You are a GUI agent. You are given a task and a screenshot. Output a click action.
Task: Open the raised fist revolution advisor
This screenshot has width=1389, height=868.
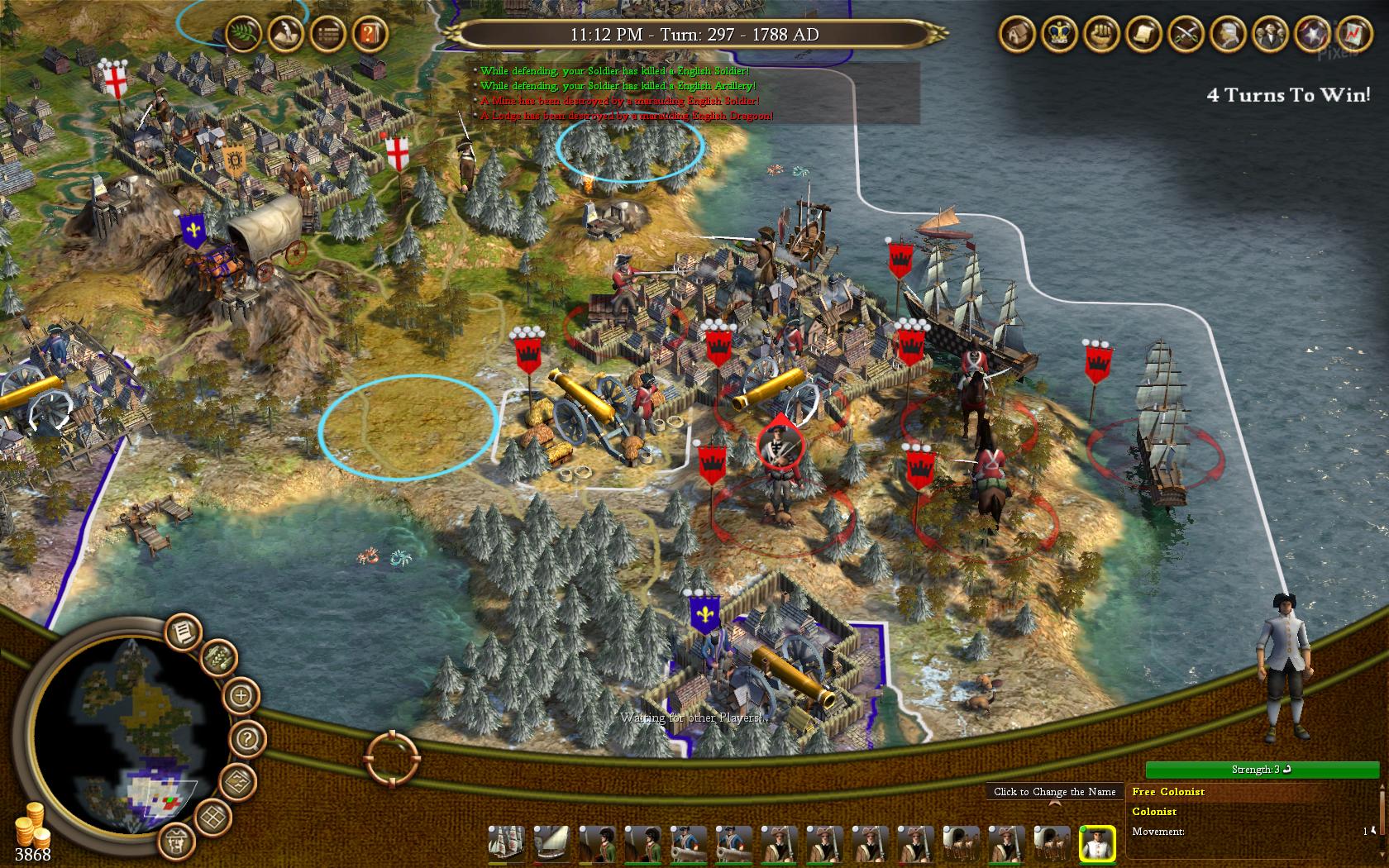pyautogui.click(x=1100, y=33)
